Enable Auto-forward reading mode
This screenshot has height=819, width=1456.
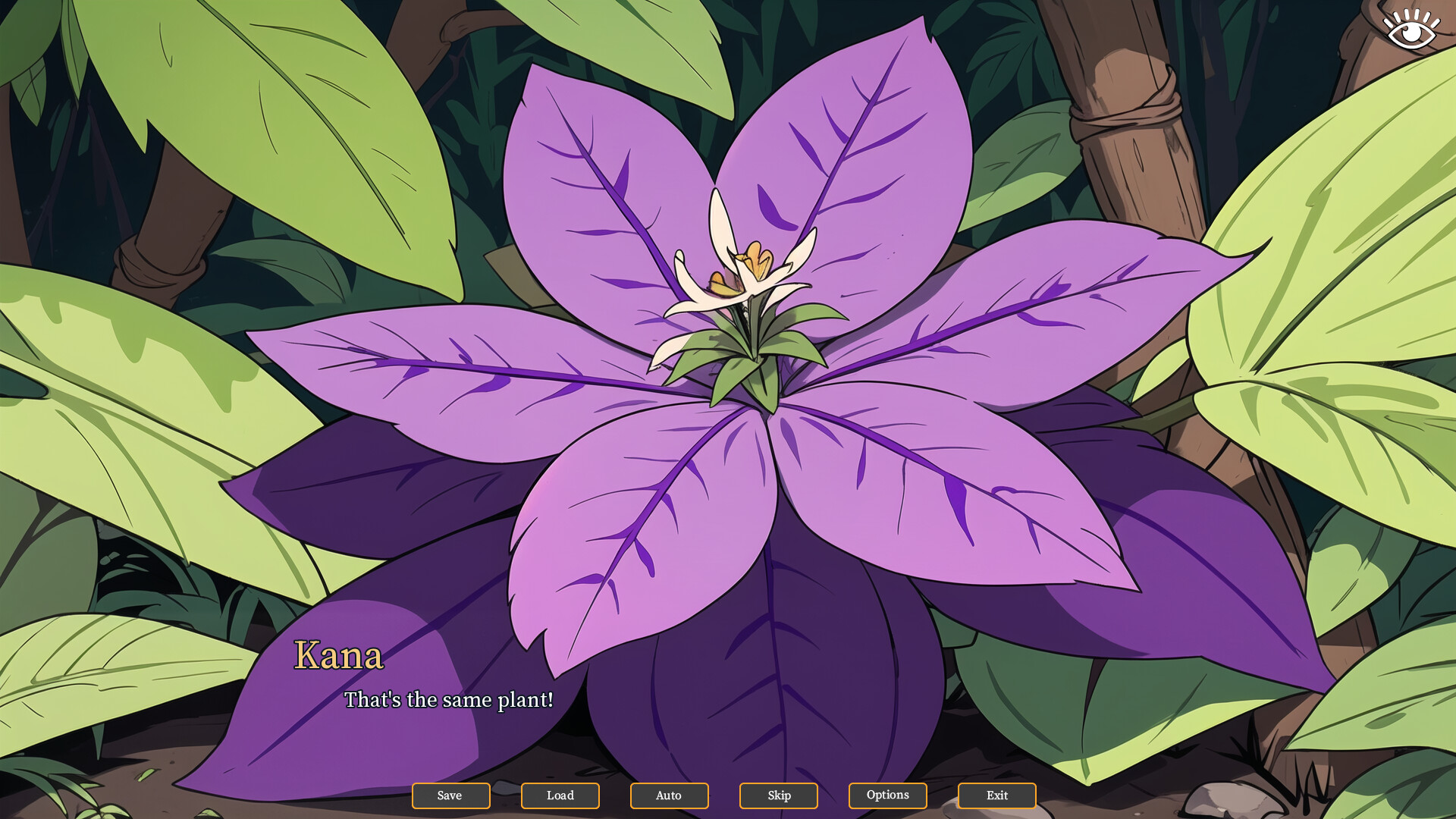669,795
